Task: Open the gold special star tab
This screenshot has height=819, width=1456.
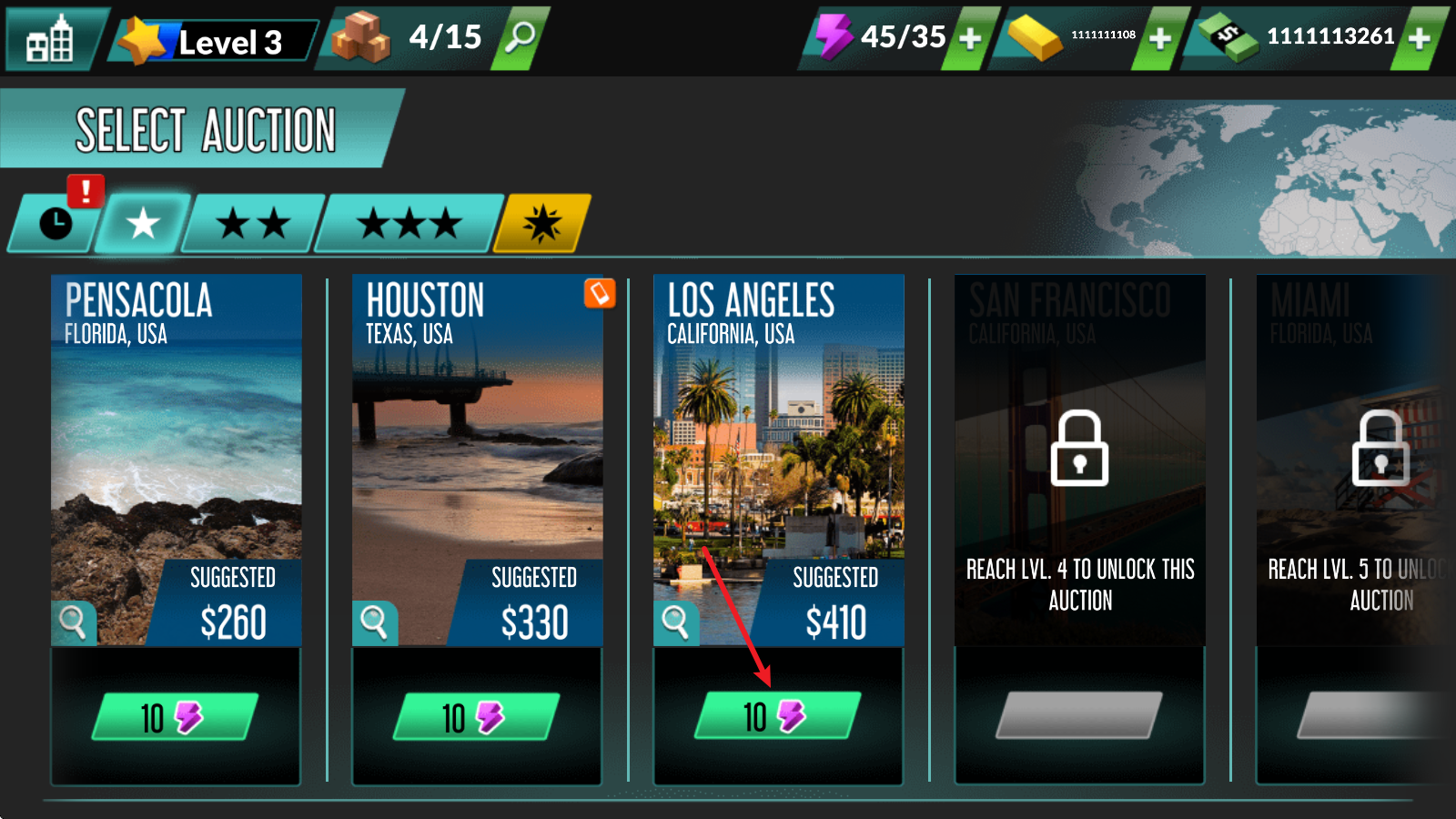Action: tap(542, 223)
